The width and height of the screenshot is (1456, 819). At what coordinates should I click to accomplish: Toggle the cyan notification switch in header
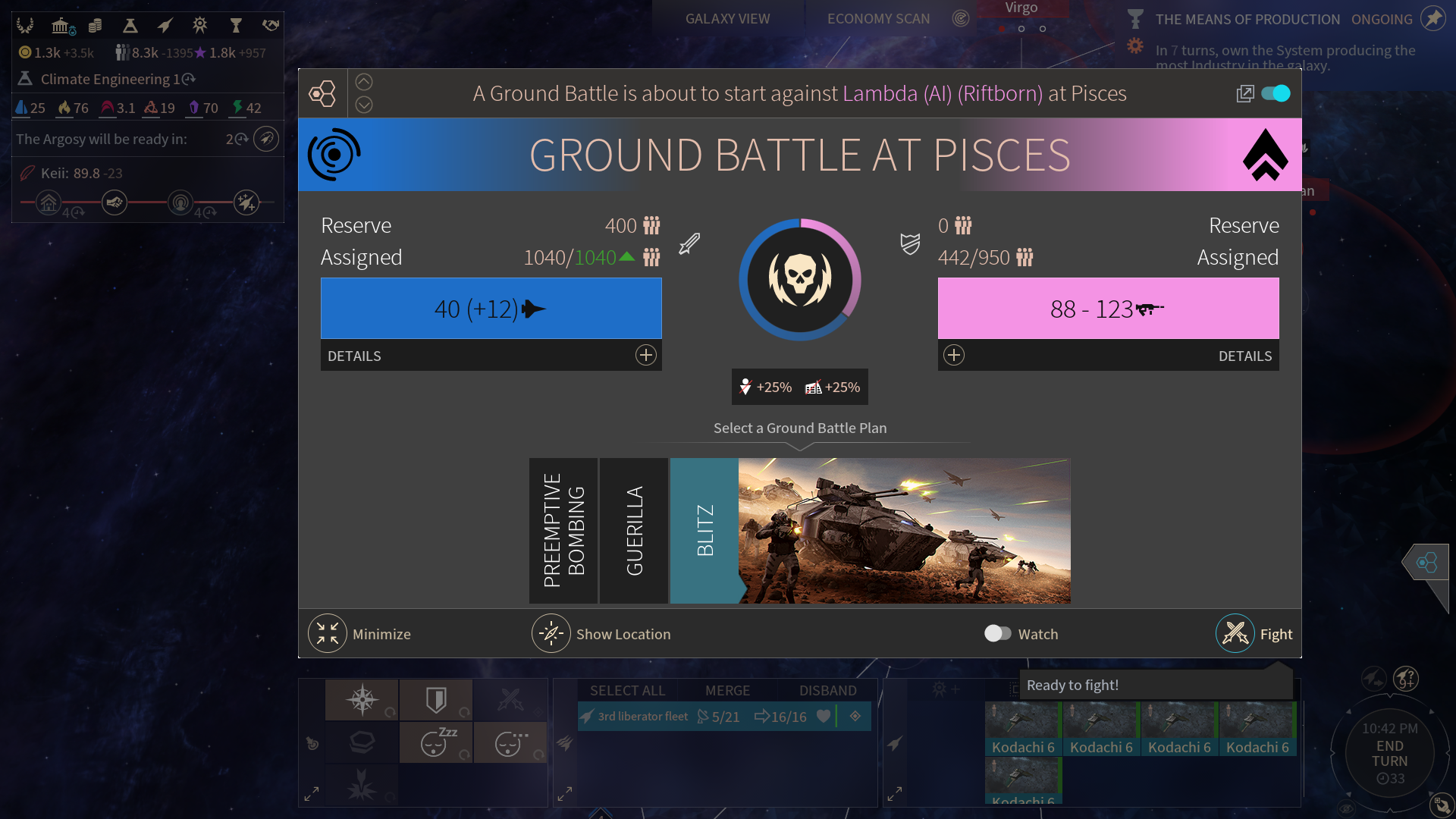pyautogui.click(x=1276, y=93)
